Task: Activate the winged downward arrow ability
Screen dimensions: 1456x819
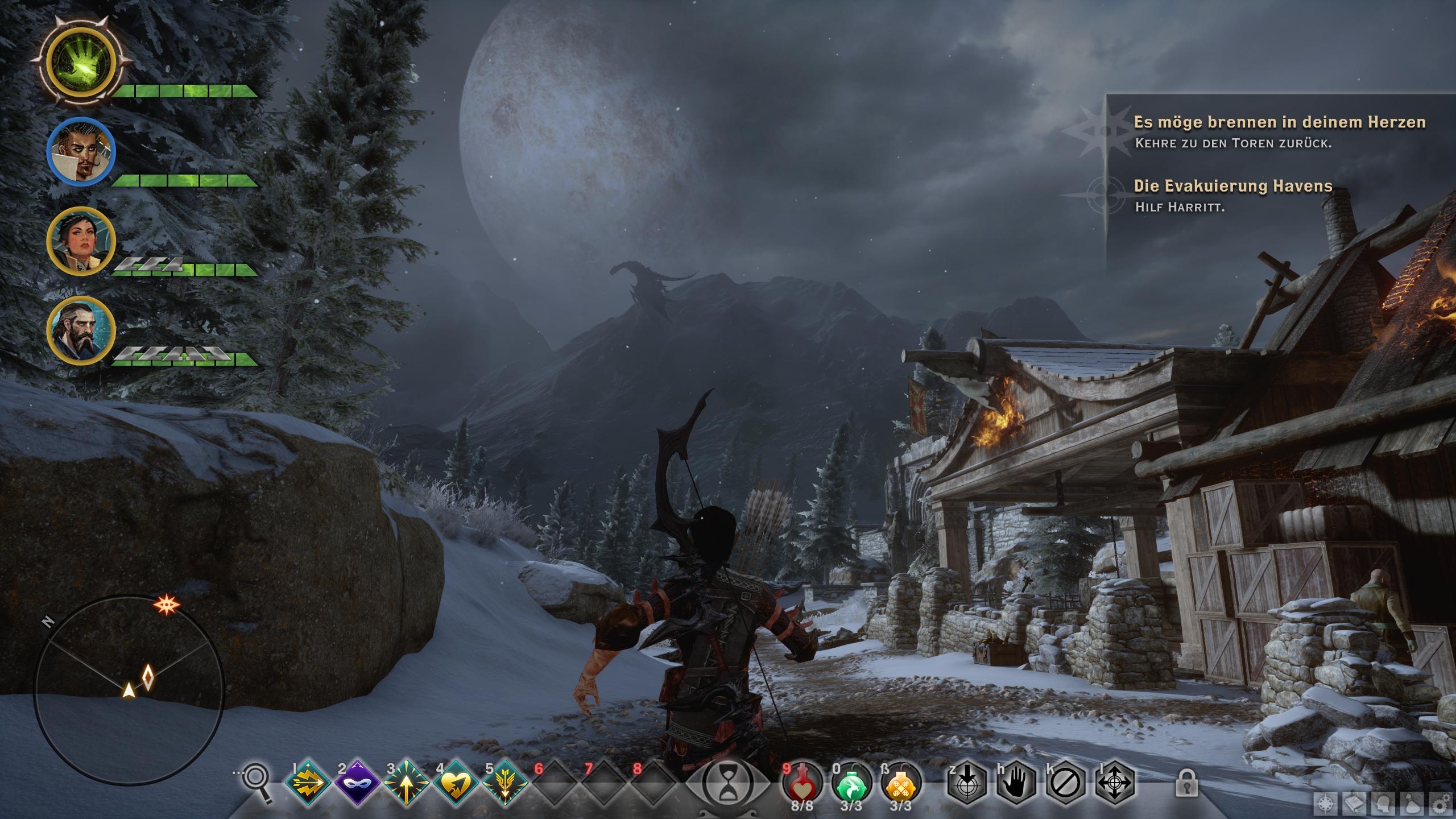Action: pos(505,784)
